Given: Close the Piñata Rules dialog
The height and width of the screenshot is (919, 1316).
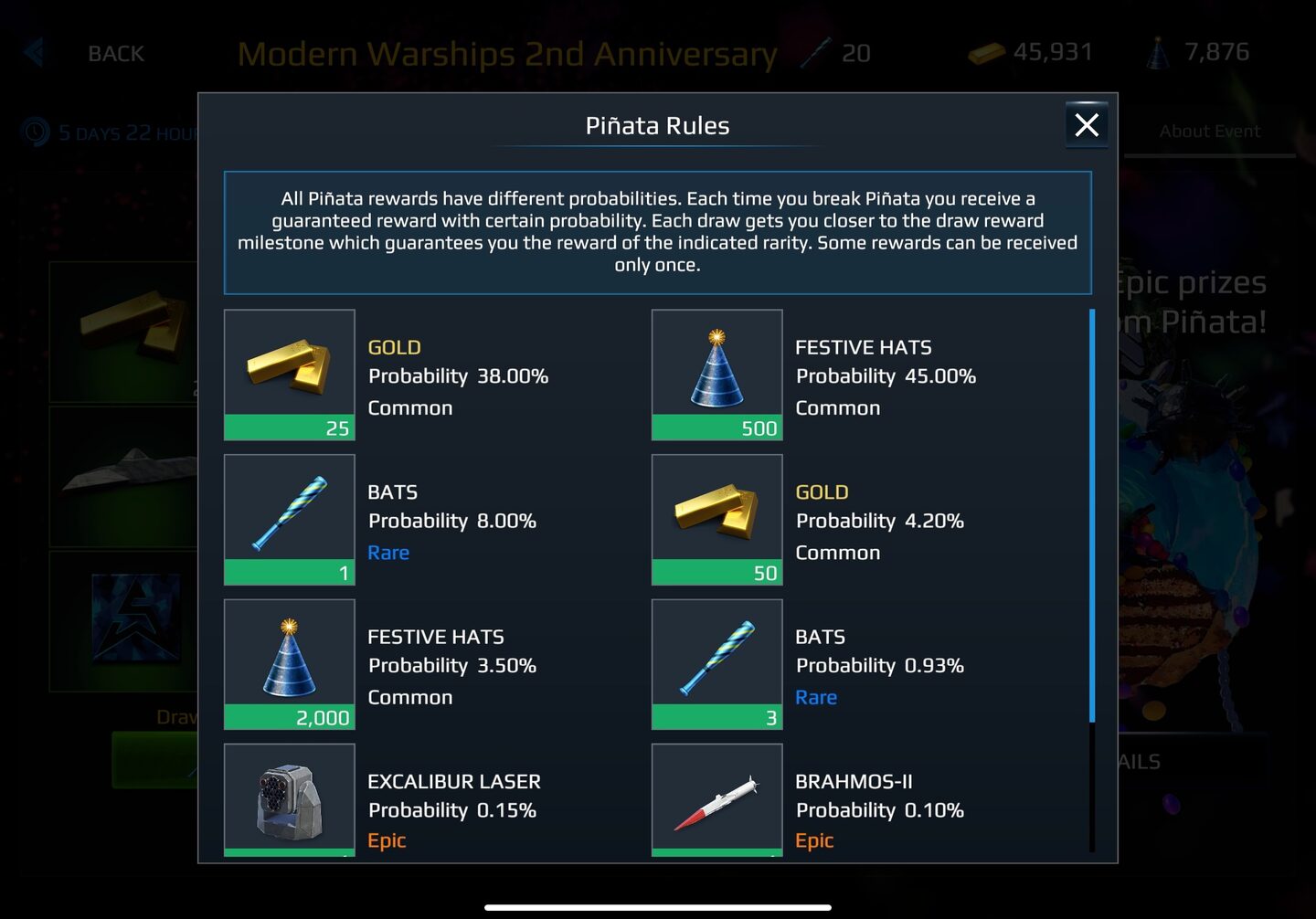Looking at the screenshot, I should coord(1086,125).
